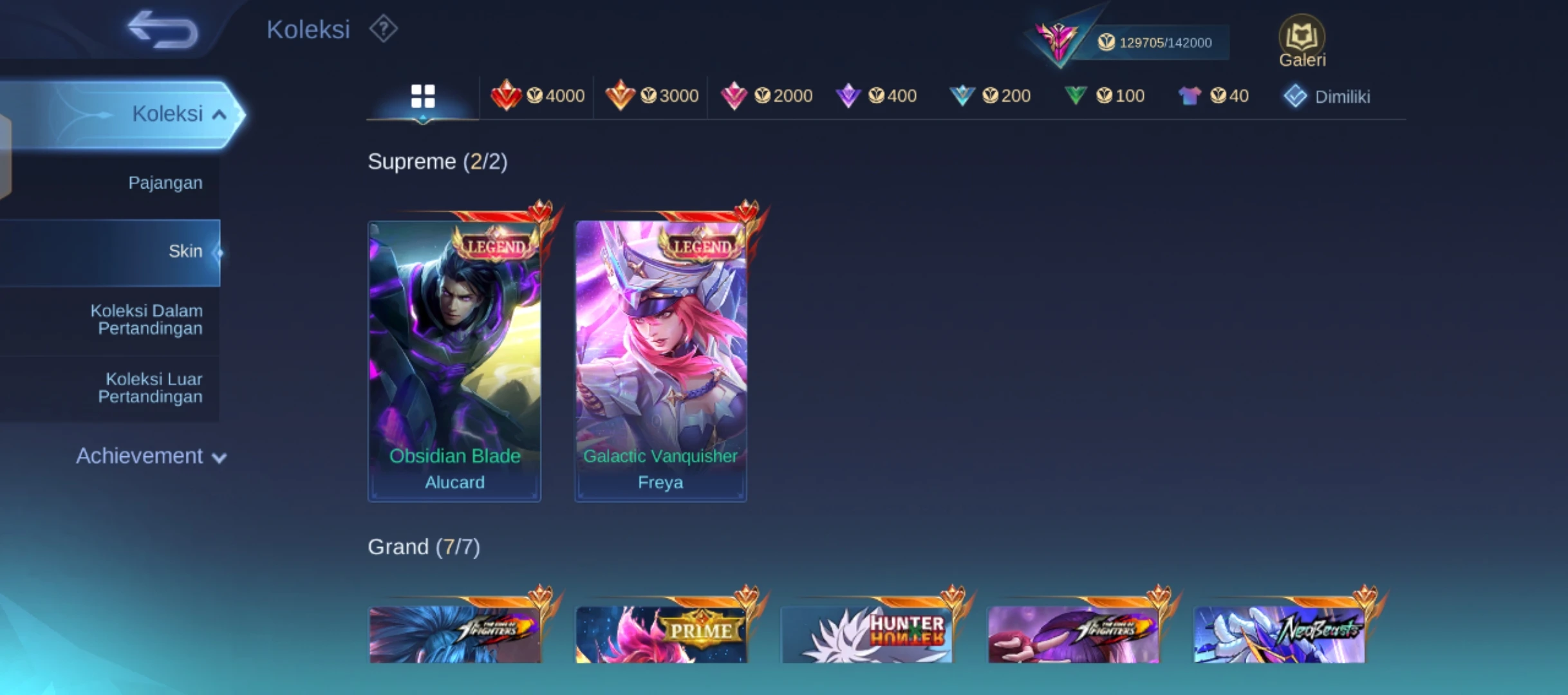Select the pink 2000 rarity filter badge
Image resolution: width=1568 pixels, height=695 pixels.
point(765,95)
